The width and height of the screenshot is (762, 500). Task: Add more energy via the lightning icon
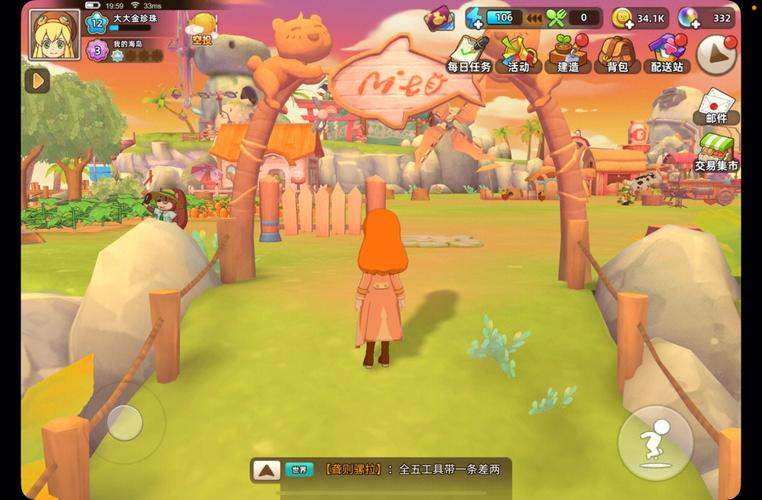click(x=476, y=17)
